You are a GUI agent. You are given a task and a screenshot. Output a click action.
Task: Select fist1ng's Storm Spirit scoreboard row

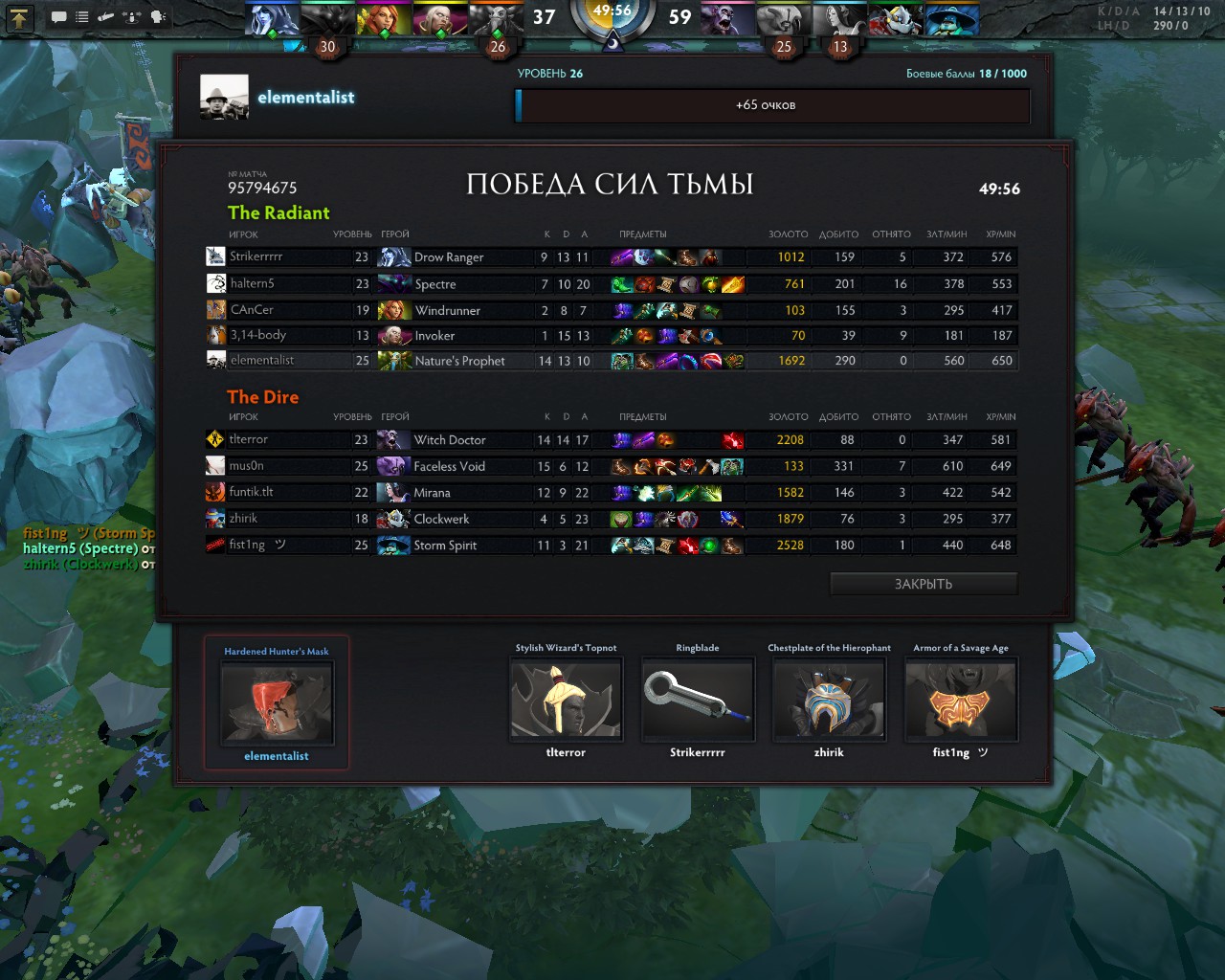click(x=611, y=546)
